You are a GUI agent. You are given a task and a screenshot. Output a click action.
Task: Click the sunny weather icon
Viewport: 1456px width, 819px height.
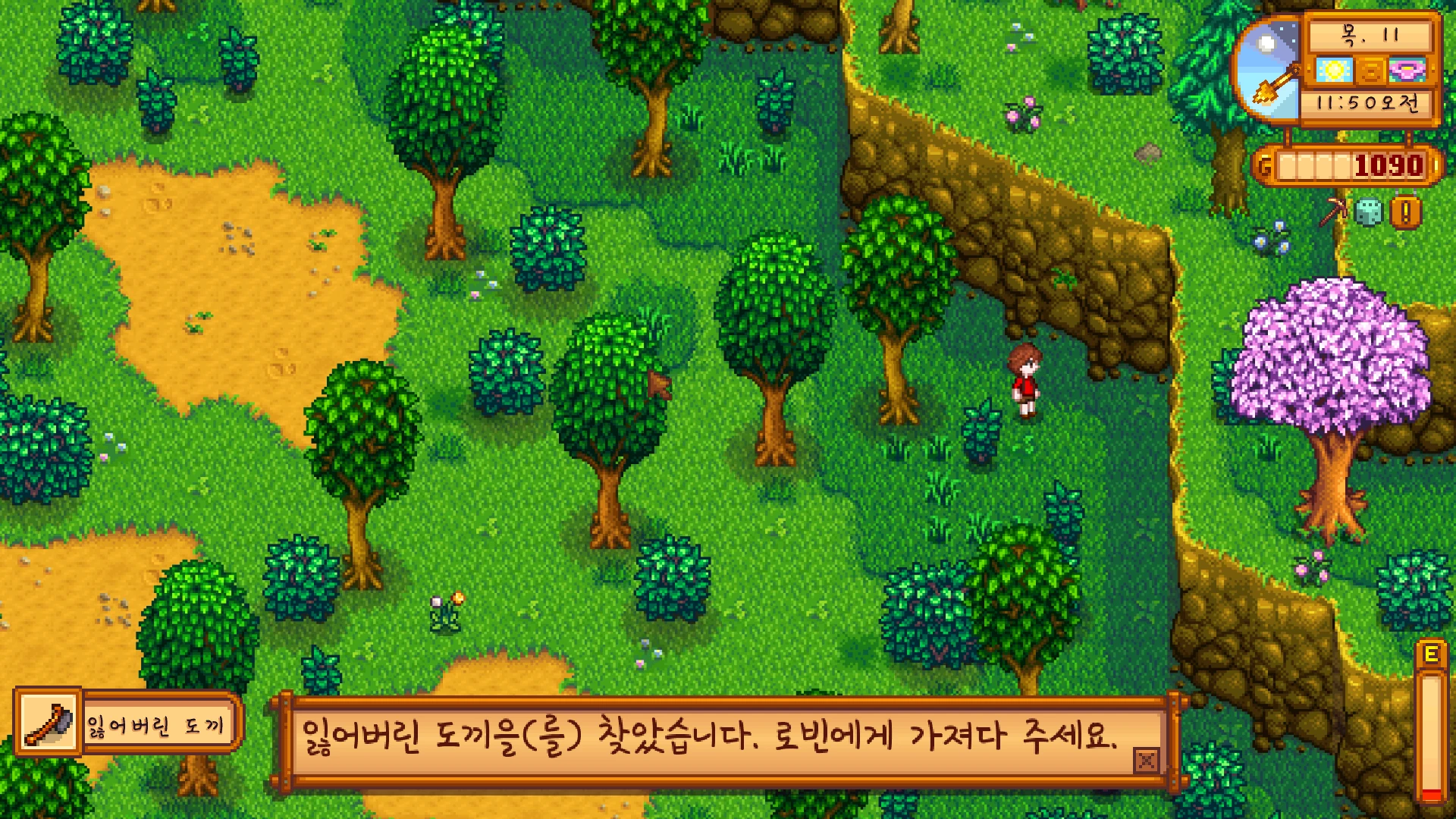pyautogui.click(x=1334, y=71)
